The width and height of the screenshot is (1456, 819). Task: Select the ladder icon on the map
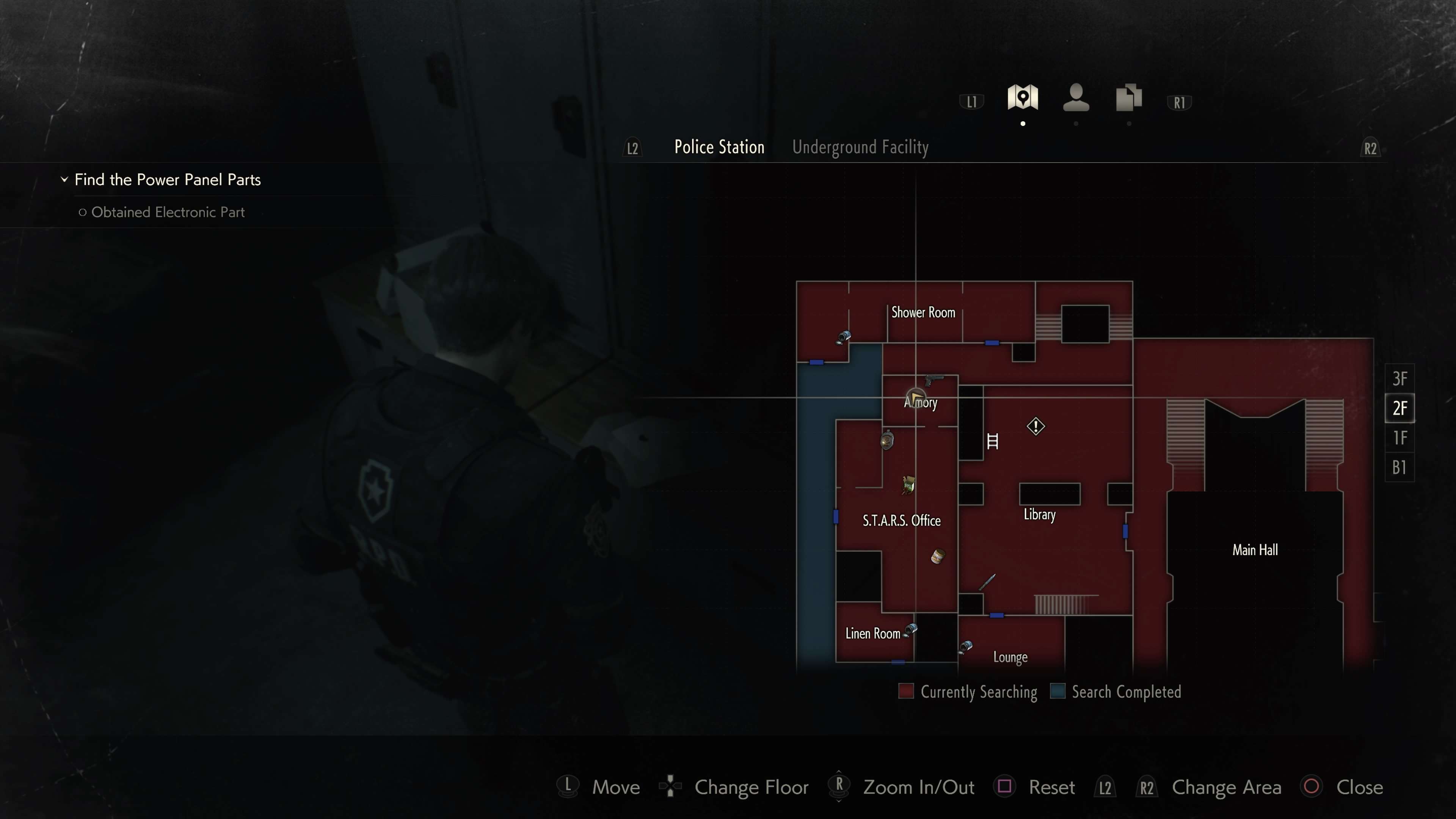(x=993, y=441)
